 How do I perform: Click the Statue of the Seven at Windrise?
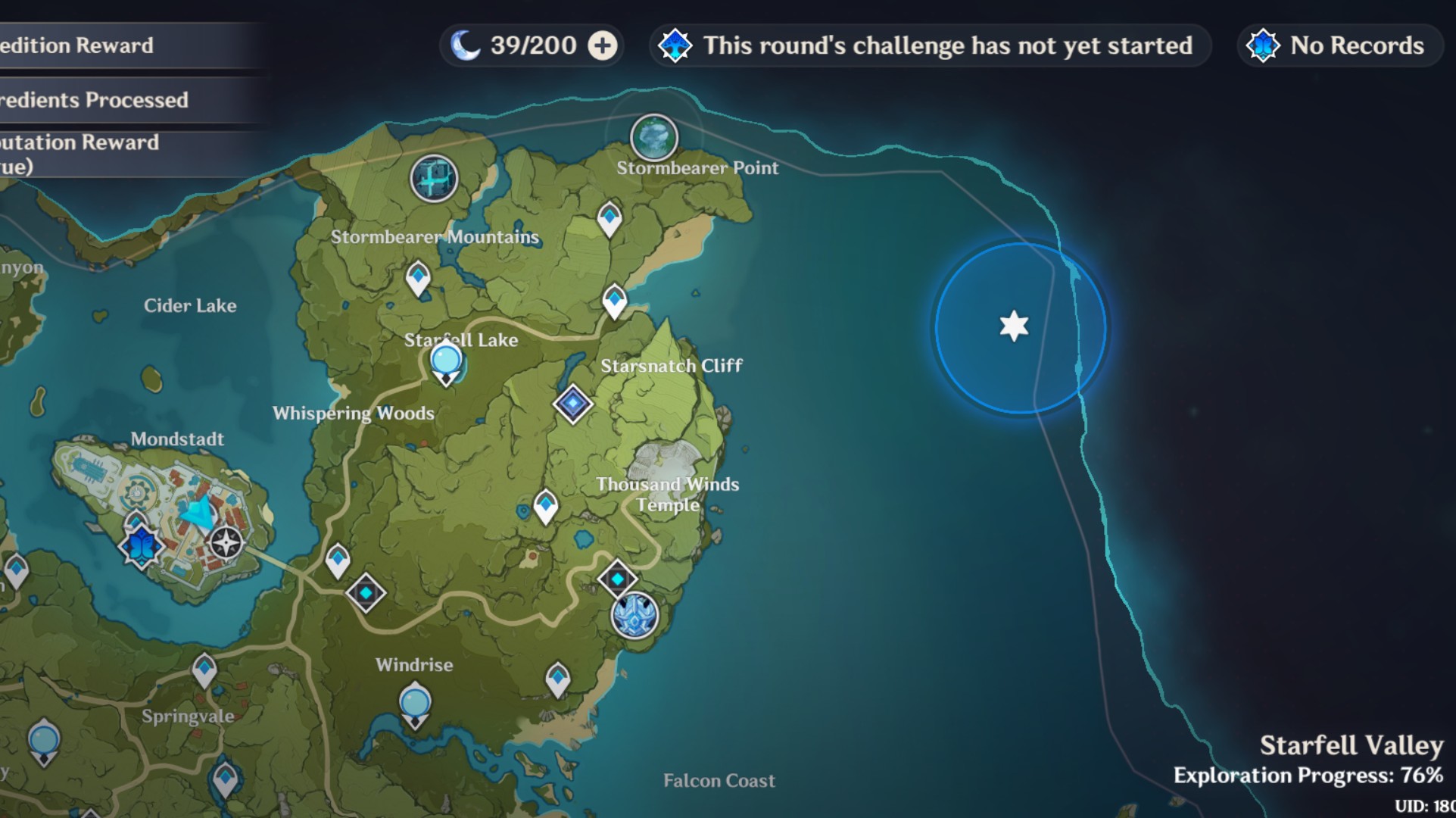(416, 703)
